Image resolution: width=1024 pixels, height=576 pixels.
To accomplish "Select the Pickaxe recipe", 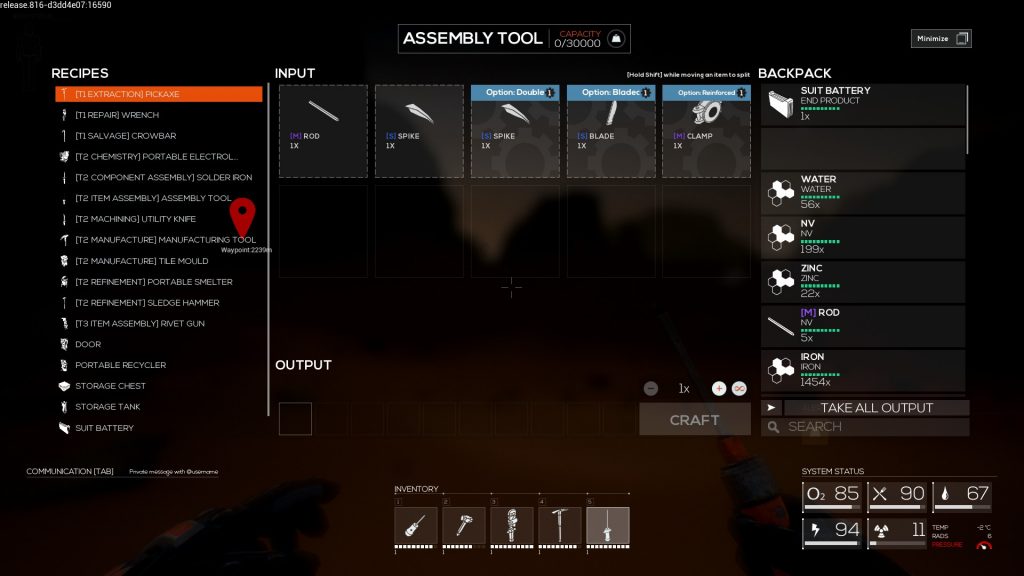I will coord(159,94).
